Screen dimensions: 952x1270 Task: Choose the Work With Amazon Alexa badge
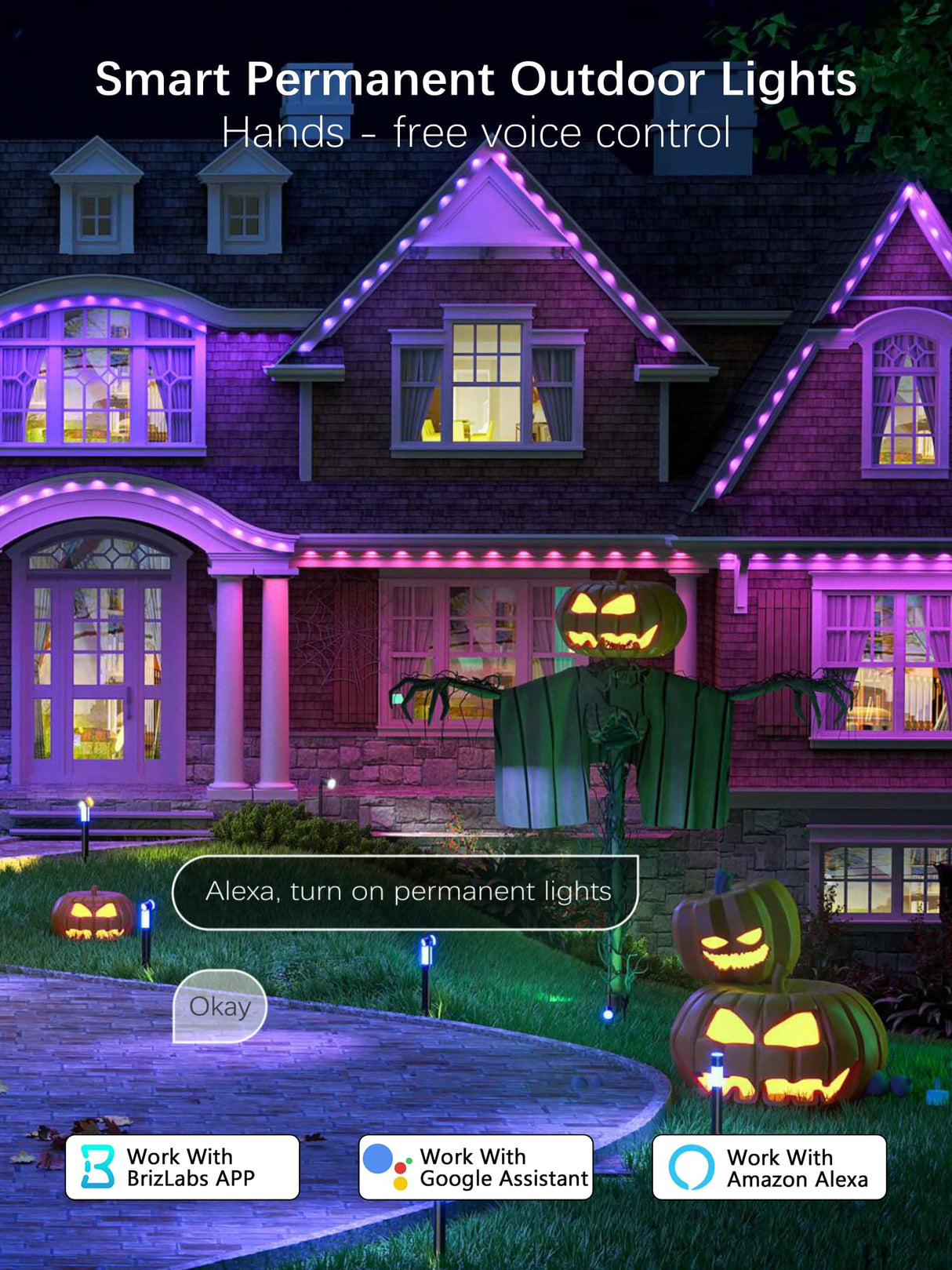(x=769, y=1167)
